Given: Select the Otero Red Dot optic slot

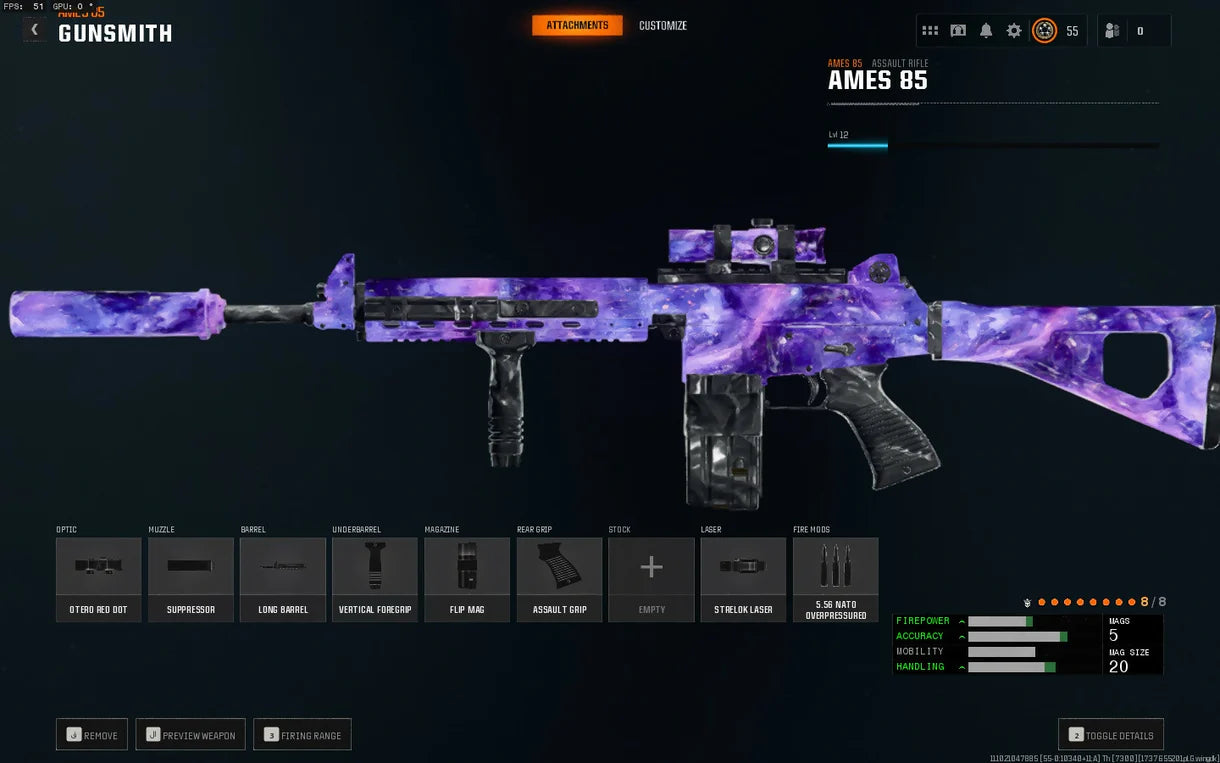Looking at the screenshot, I should [98, 579].
